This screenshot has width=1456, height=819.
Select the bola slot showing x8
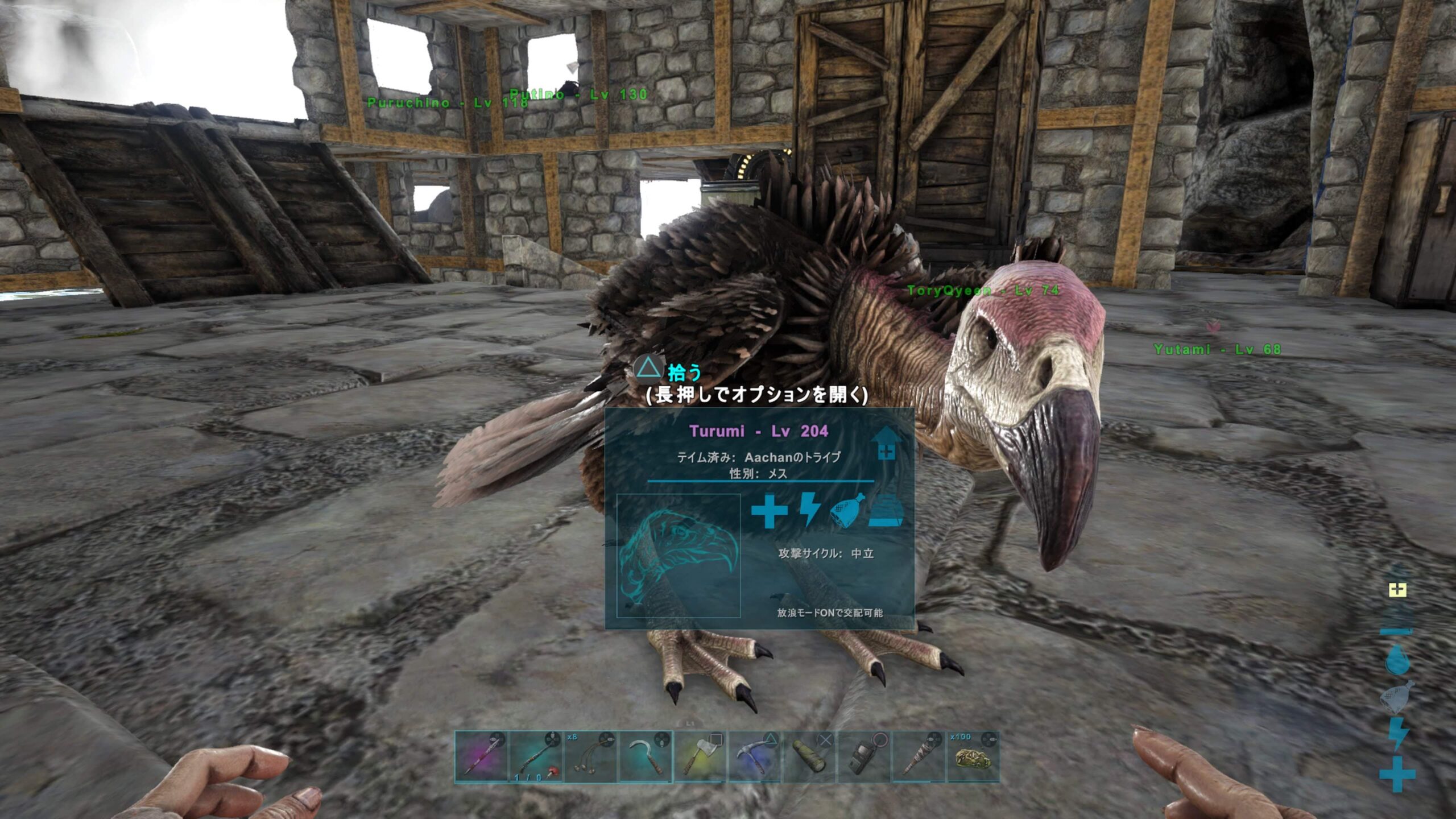(x=590, y=757)
